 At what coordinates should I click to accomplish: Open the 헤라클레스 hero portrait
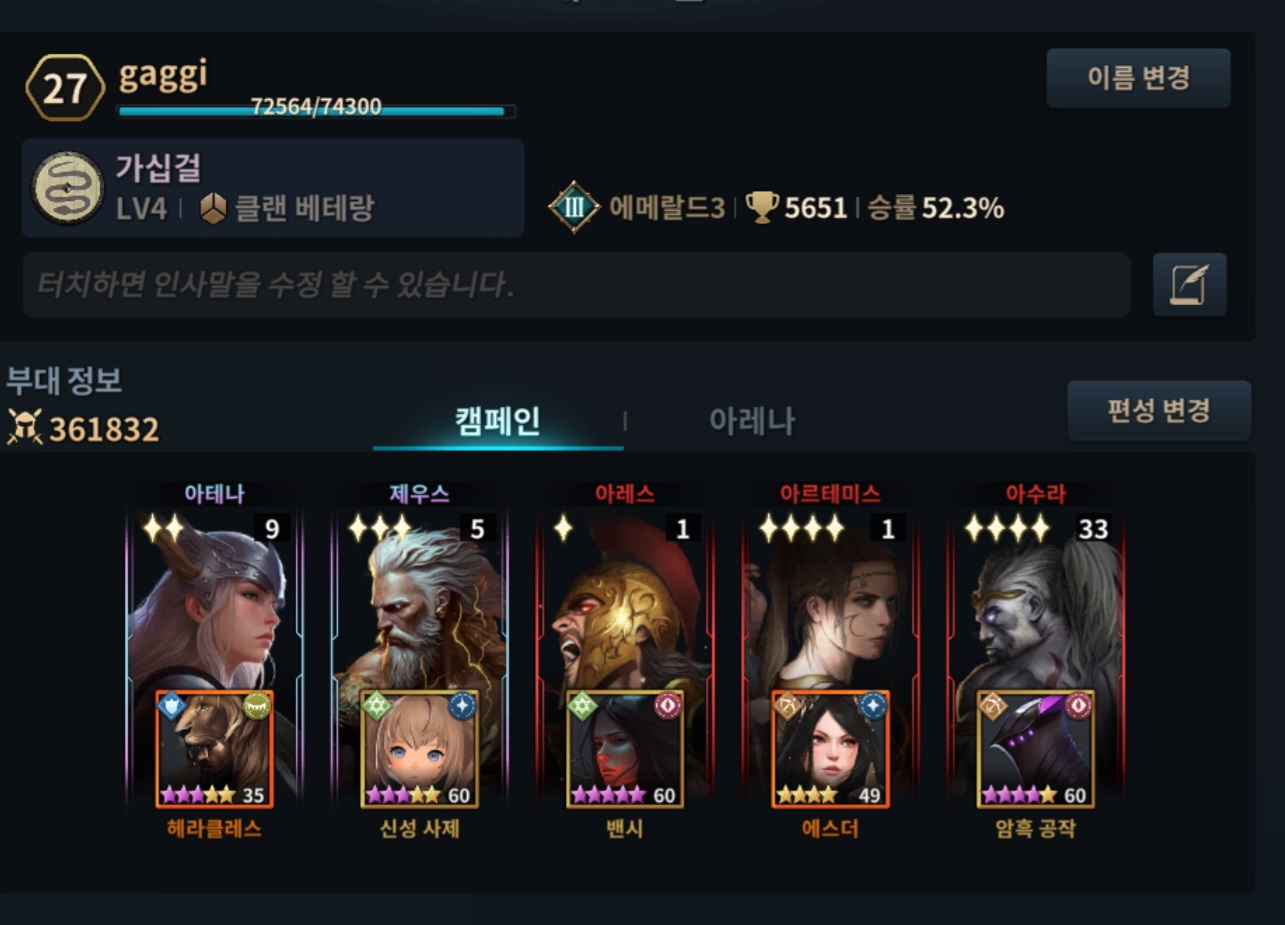(x=215, y=749)
